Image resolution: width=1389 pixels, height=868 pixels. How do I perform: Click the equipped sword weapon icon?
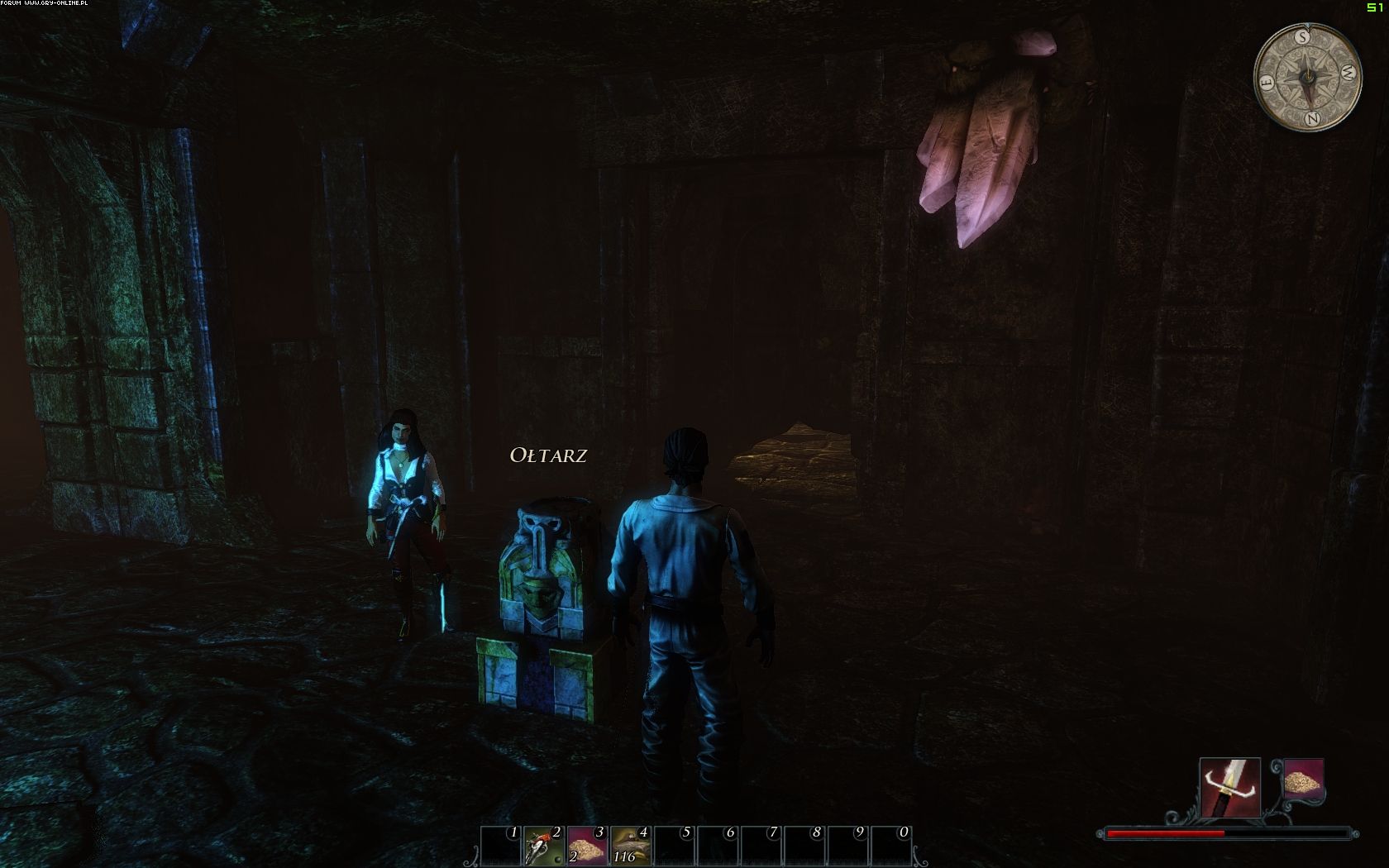click(1229, 787)
